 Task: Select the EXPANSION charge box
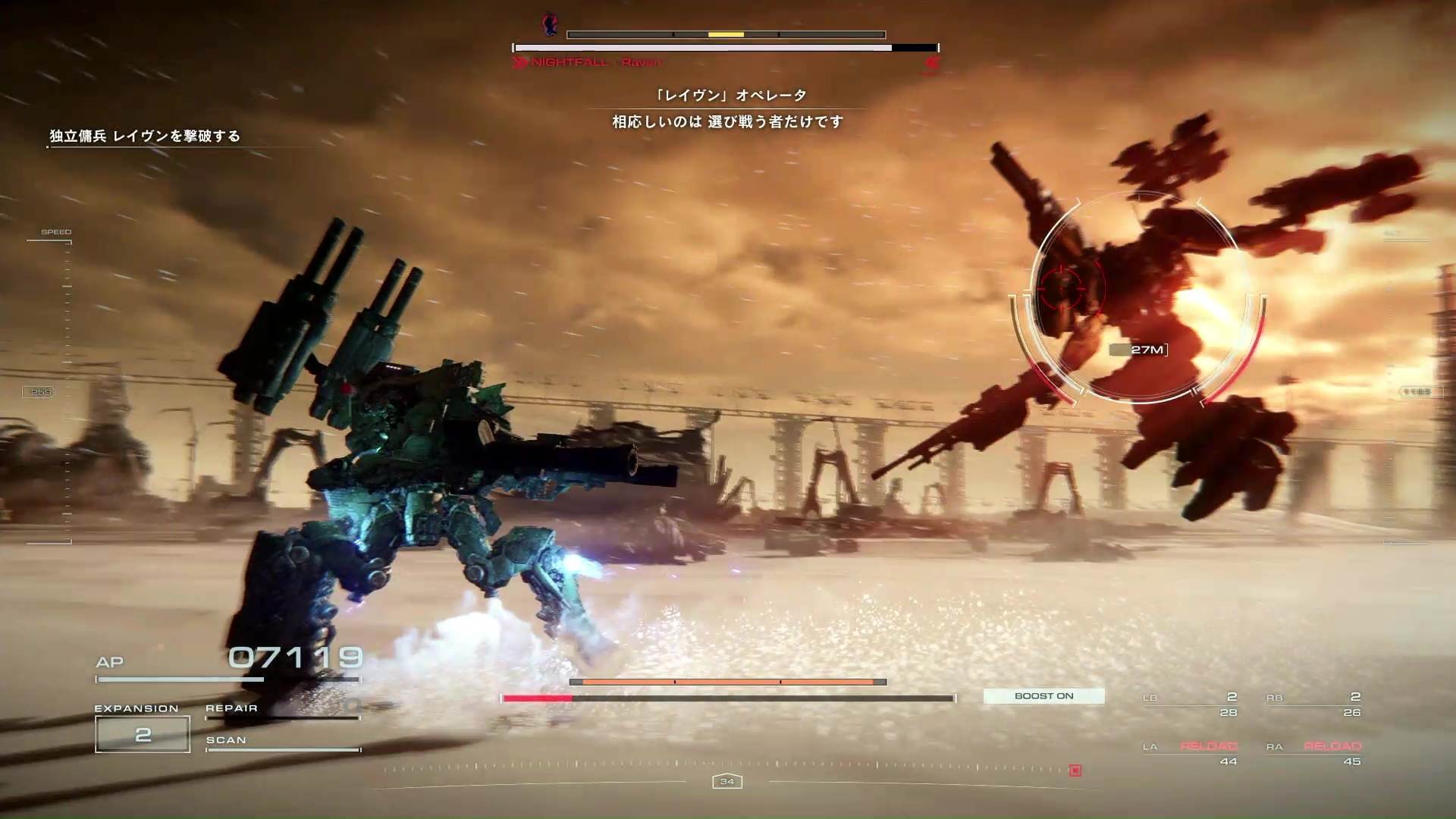point(143,734)
